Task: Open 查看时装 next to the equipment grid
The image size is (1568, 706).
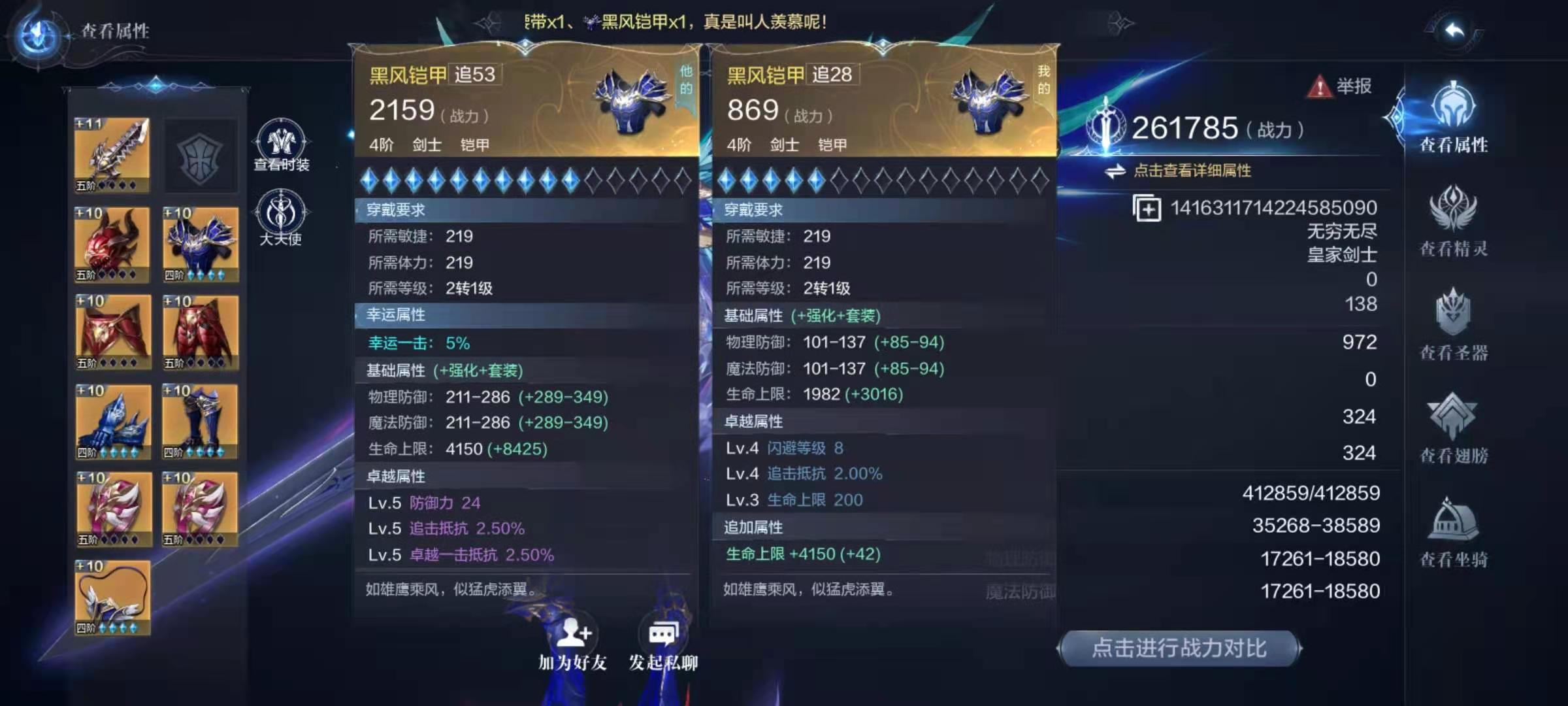Action: 281,141
